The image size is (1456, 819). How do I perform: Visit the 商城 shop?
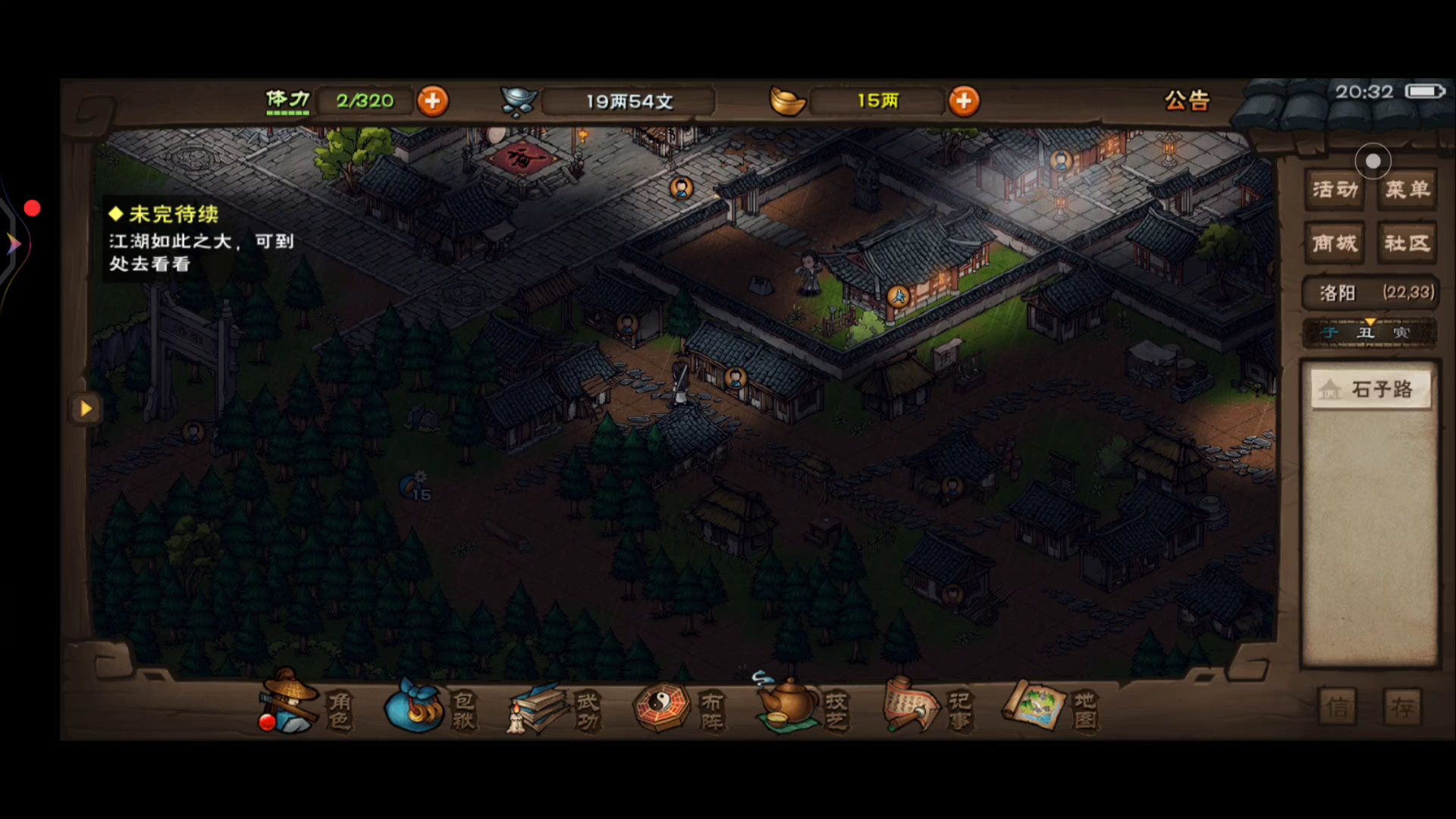[1335, 243]
